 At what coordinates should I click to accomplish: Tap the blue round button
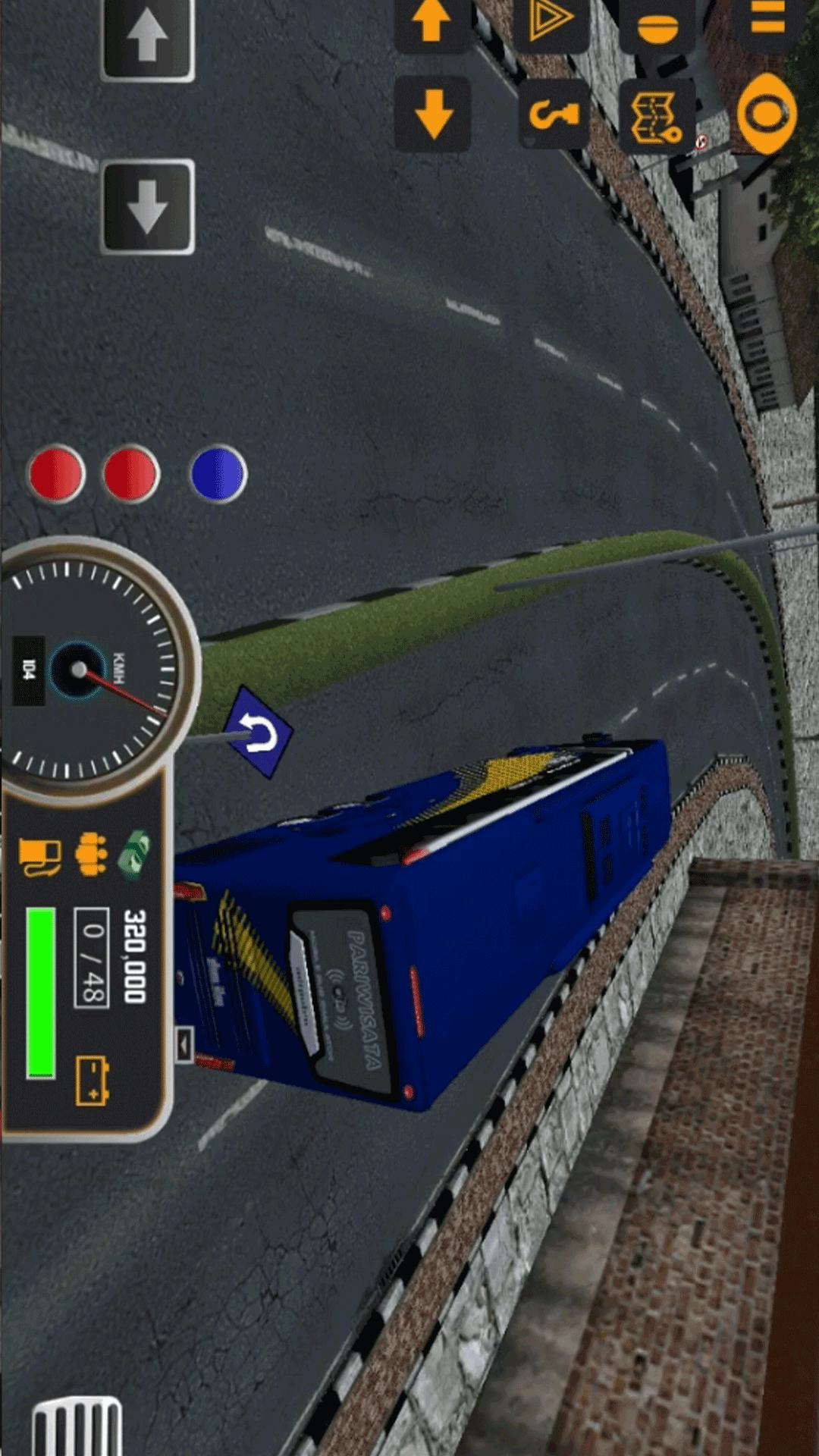(x=218, y=474)
